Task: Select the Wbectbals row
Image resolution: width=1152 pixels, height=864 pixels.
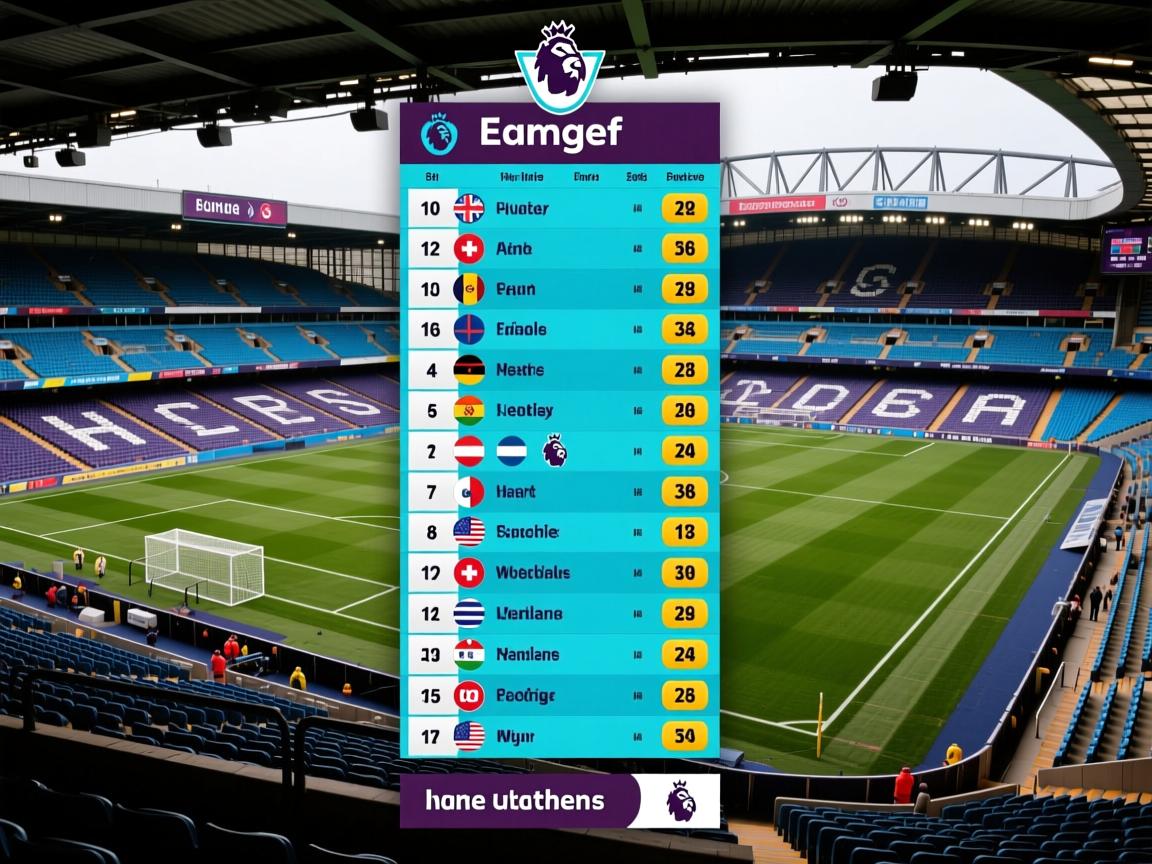Action: click(560, 573)
